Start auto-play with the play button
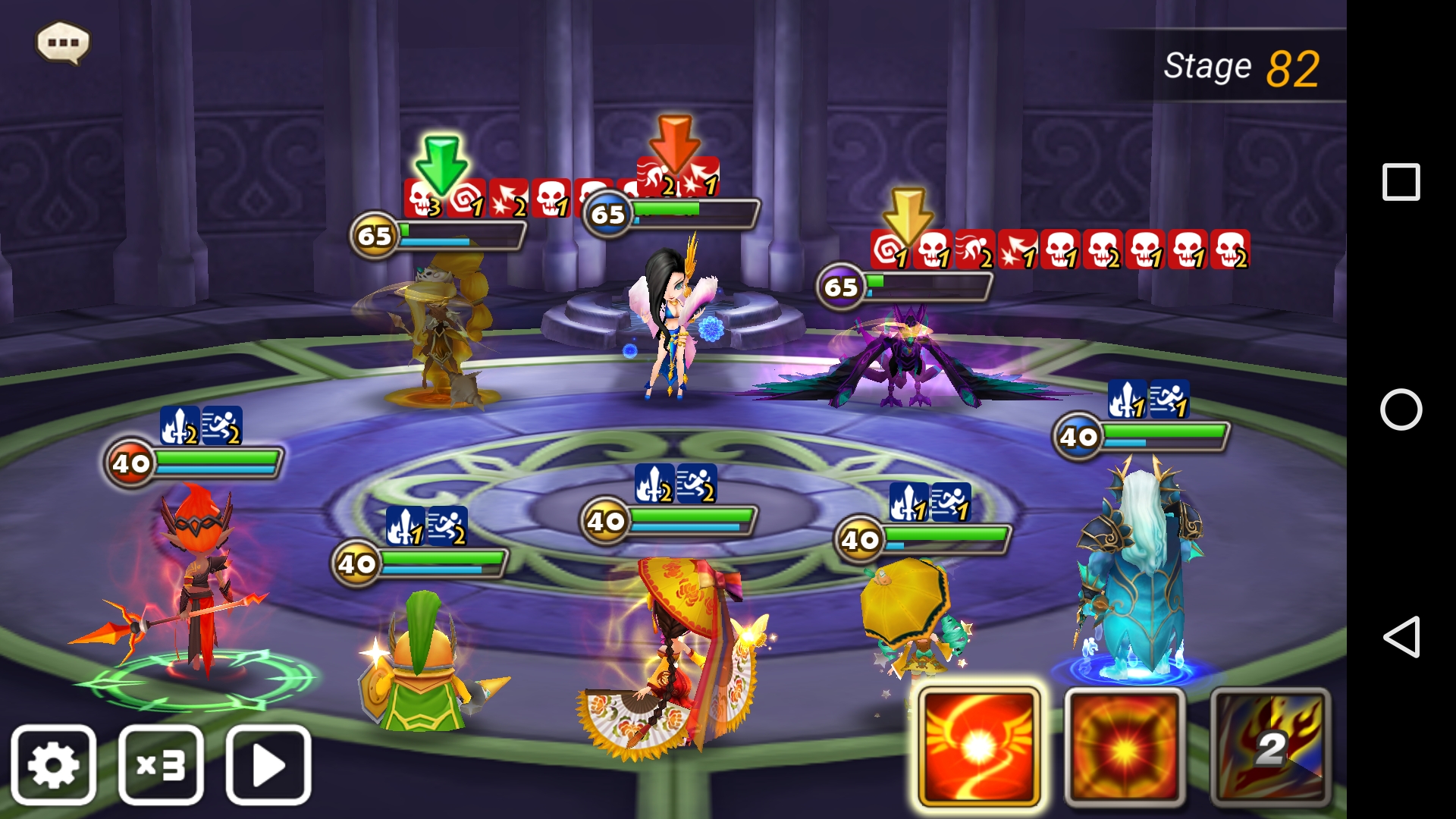1456x819 pixels. click(268, 764)
